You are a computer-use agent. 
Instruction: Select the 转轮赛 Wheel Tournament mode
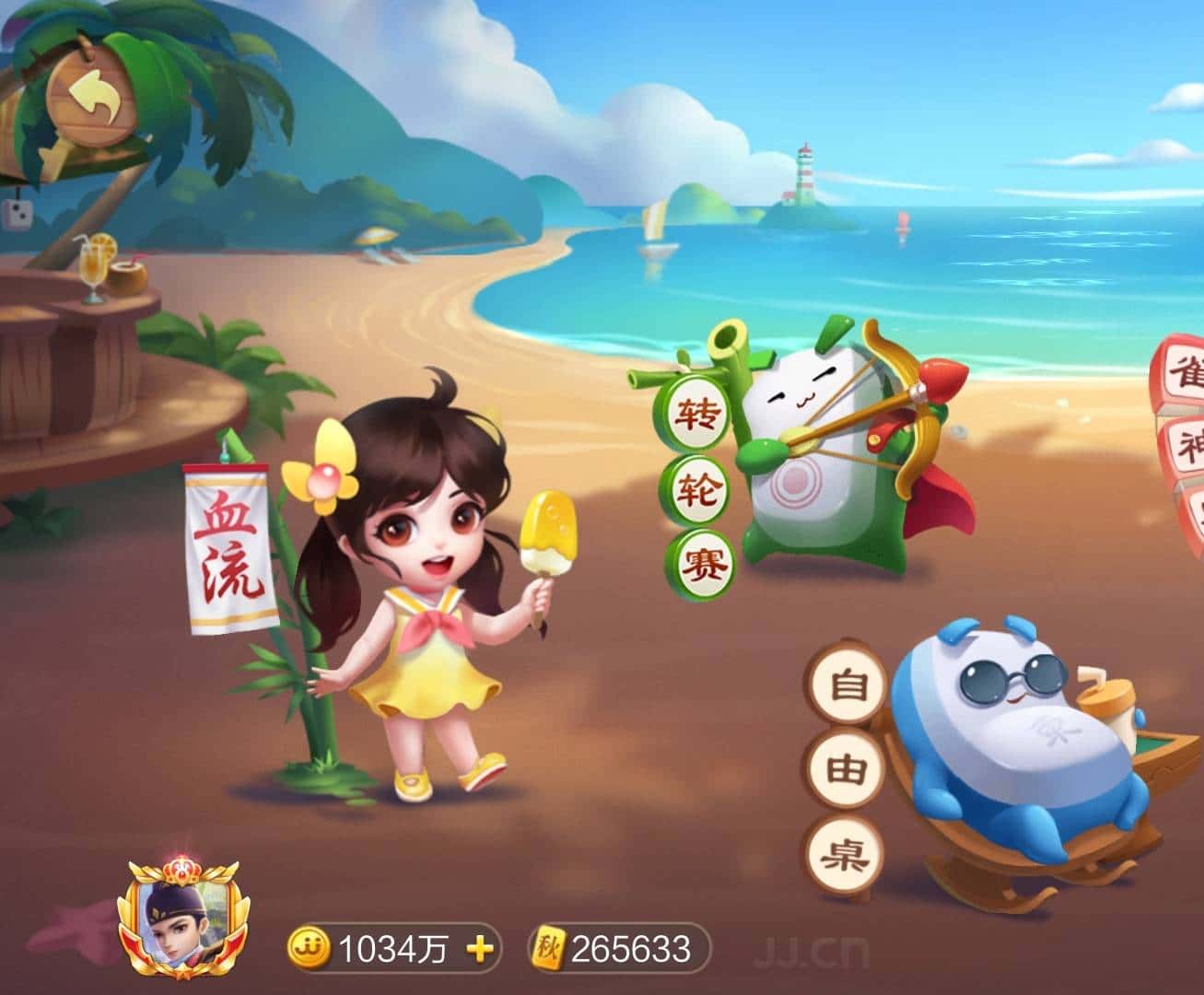point(700,486)
